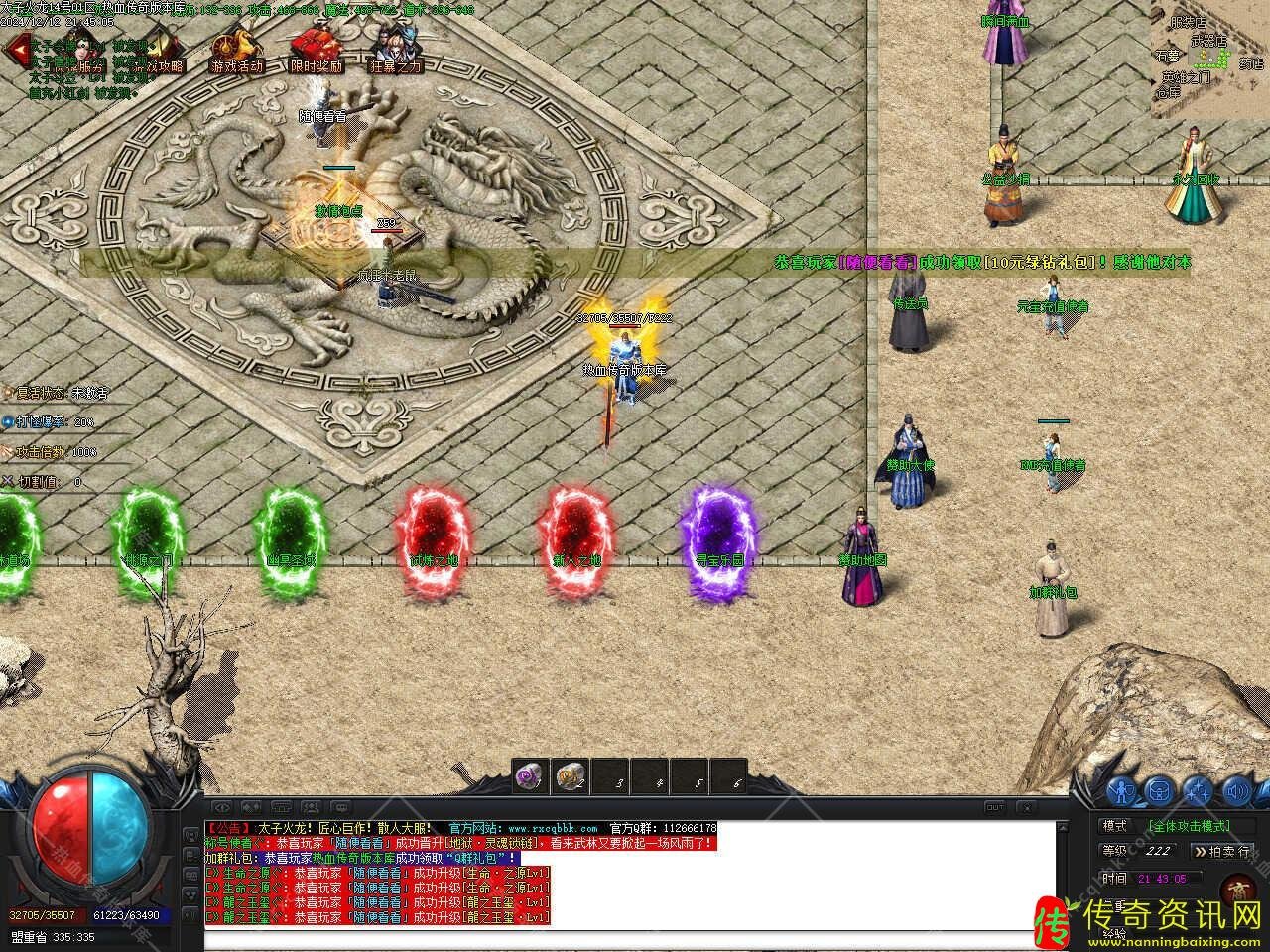Open the skills sparkle round button

coord(1198,790)
